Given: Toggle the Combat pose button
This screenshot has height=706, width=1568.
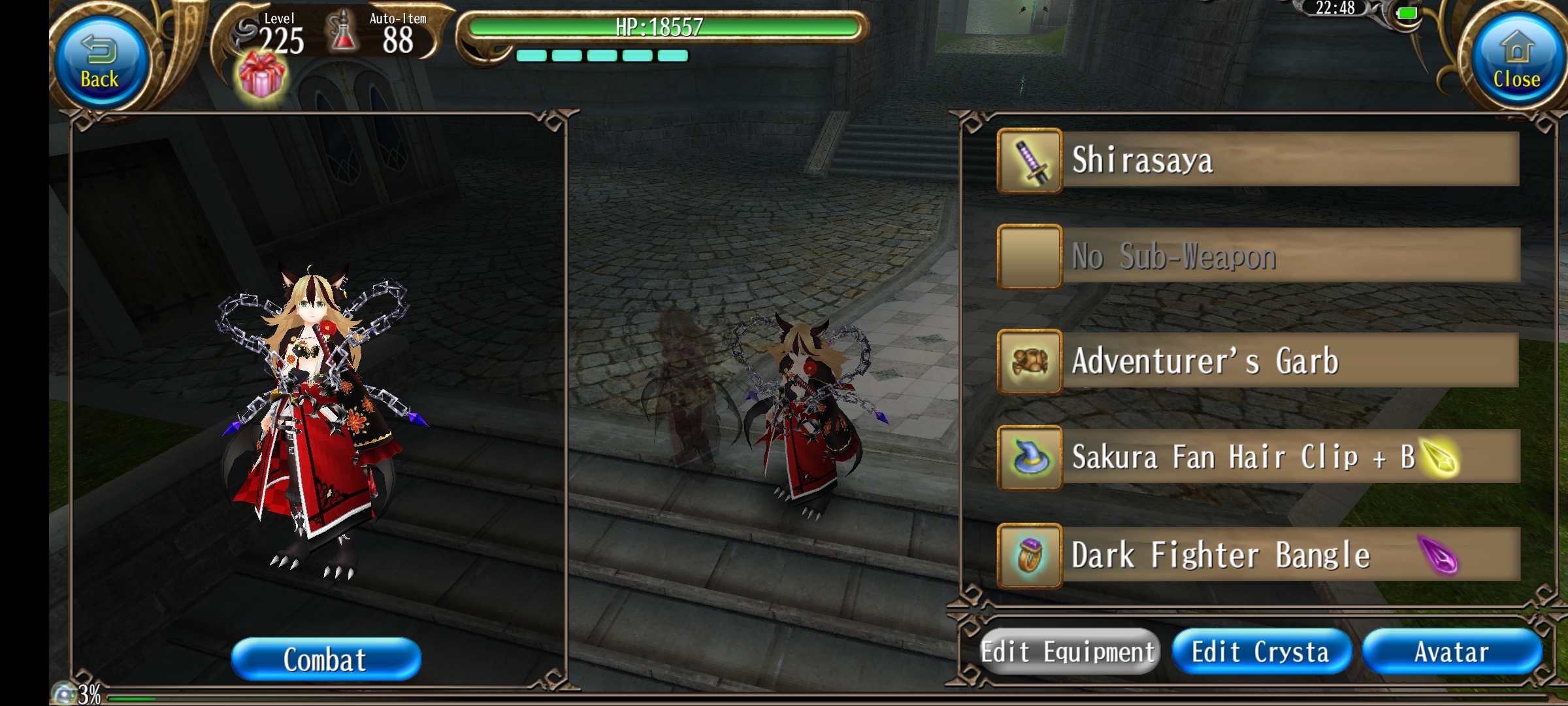Looking at the screenshot, I should [x=325, y=659].
